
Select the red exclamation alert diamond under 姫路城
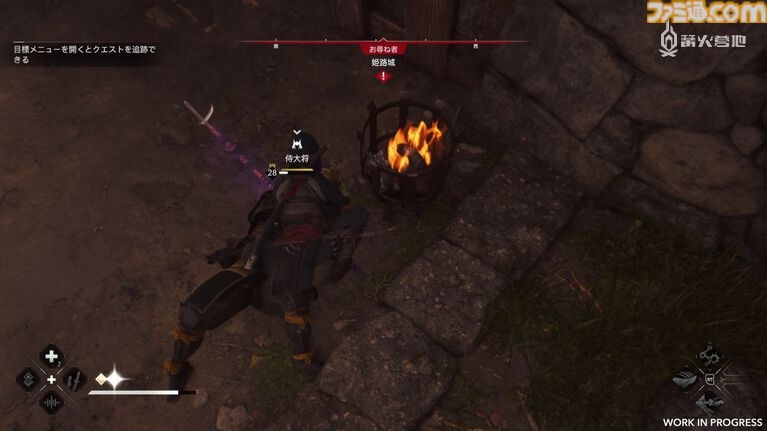[x=383, y=75]
